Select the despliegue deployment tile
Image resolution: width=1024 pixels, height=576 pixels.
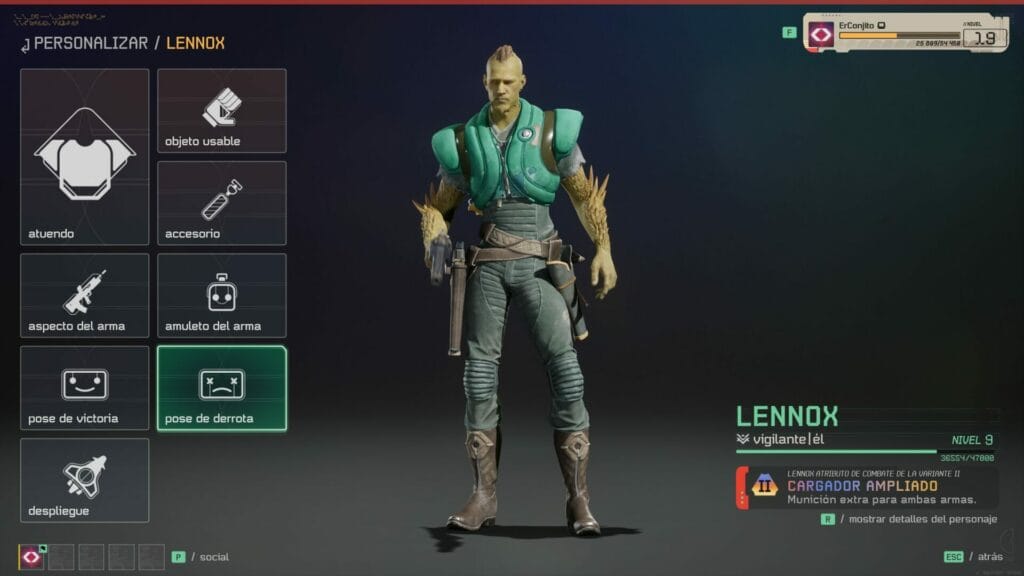pos(85,480)
